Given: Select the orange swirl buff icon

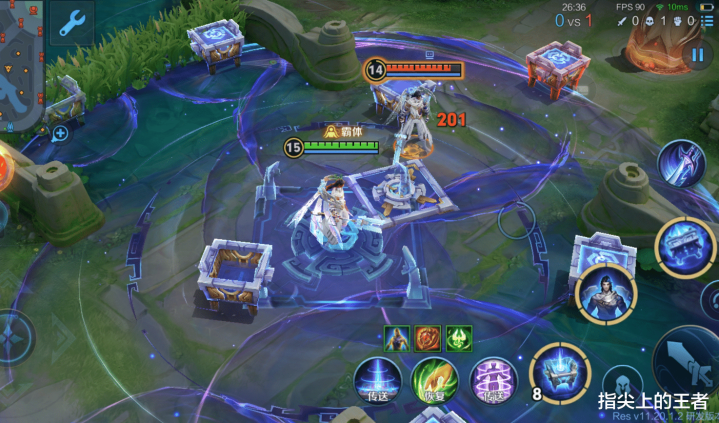Looking at the screenshot, I should tap(429, 338).
